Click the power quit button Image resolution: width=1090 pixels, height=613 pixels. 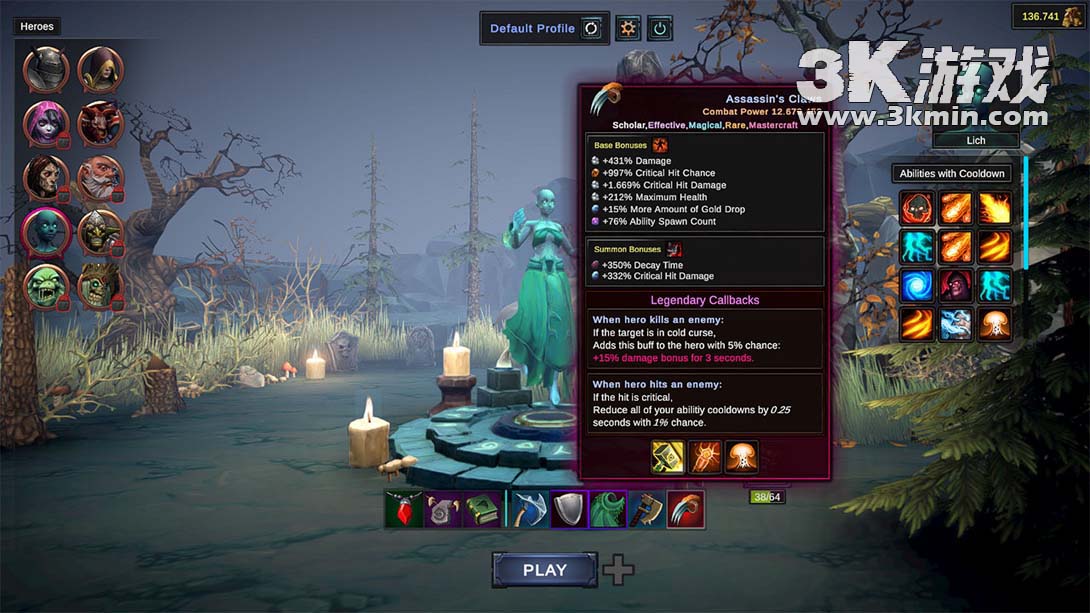[659, 28]
